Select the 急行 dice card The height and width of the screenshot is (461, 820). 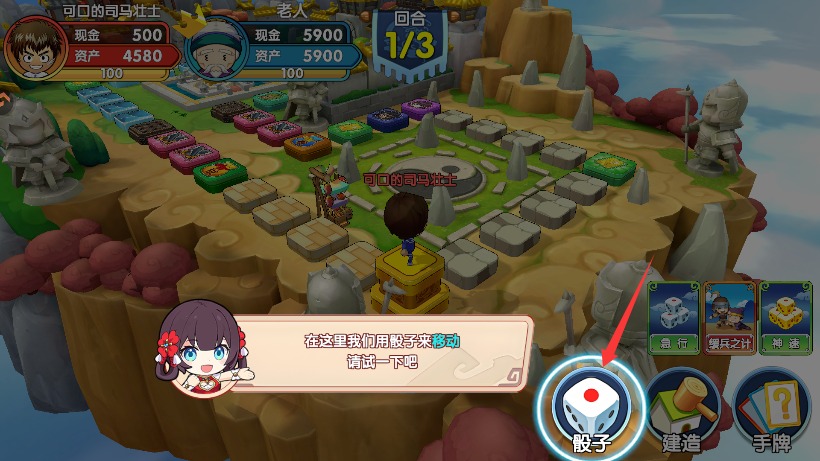(673, 312)
